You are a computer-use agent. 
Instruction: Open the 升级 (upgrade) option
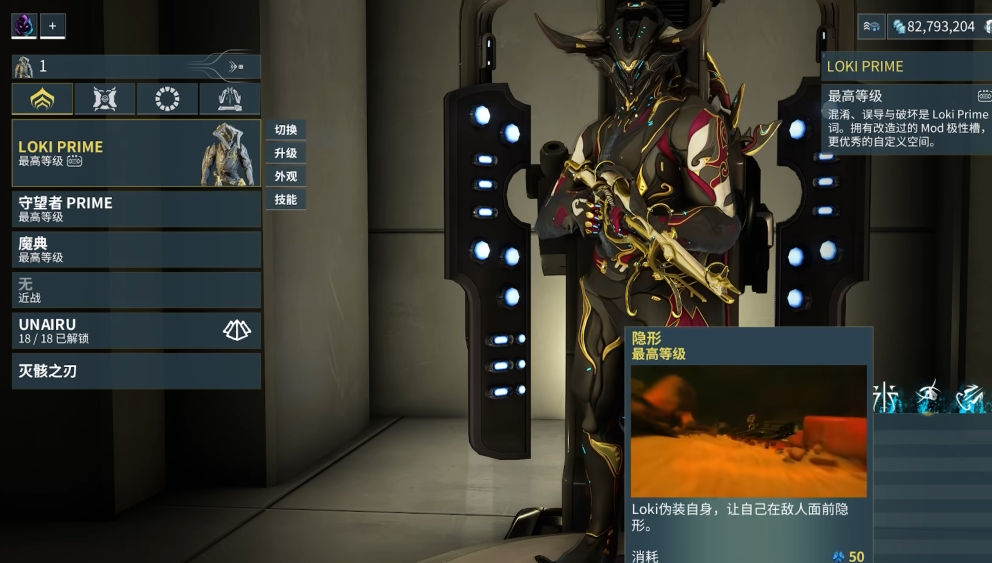286,153
